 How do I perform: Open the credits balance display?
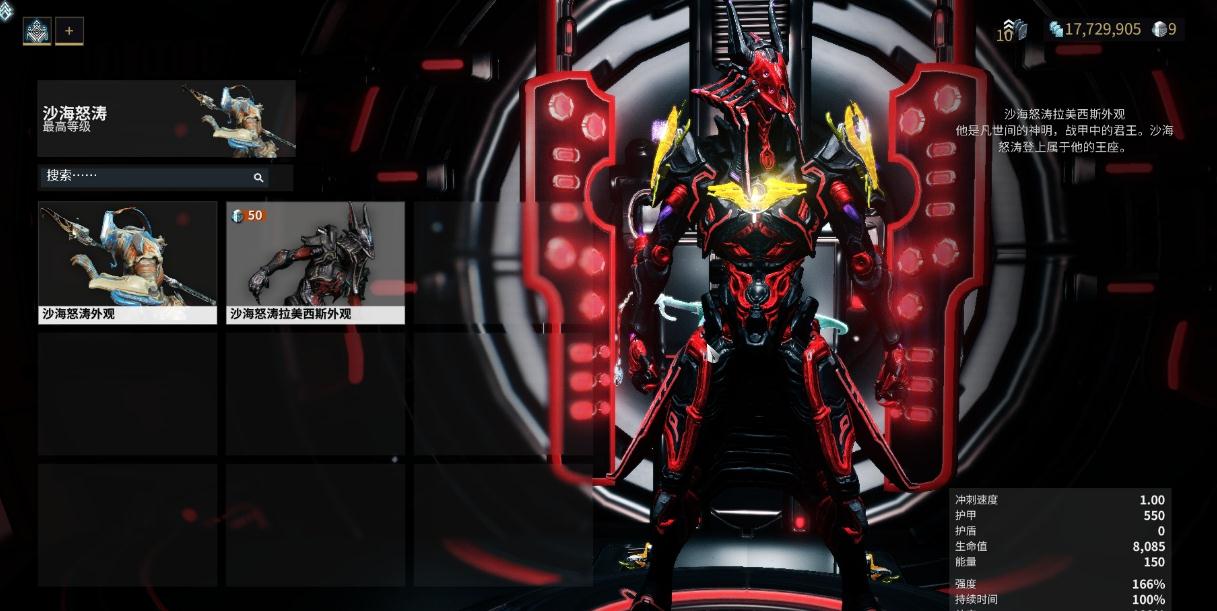(1094, 29)
